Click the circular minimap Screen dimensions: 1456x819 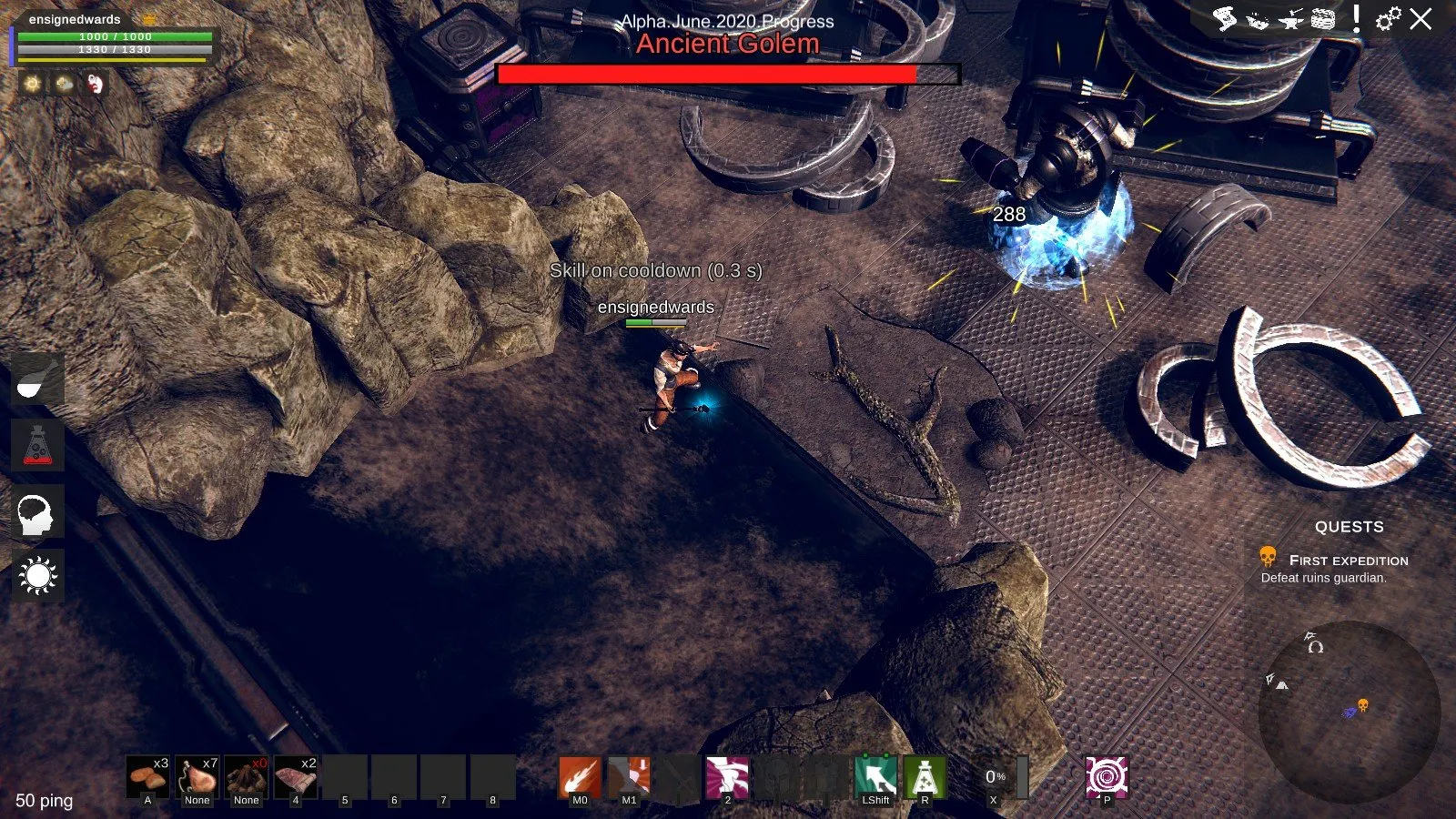1349,712
